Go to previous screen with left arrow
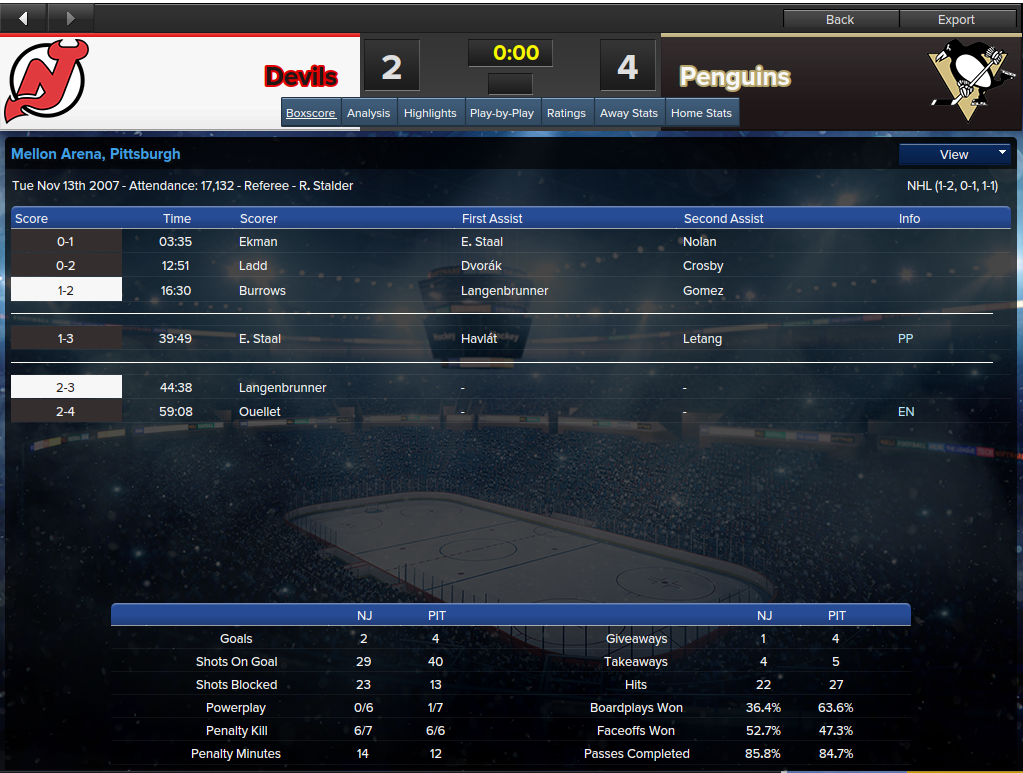 click(24, 17)
